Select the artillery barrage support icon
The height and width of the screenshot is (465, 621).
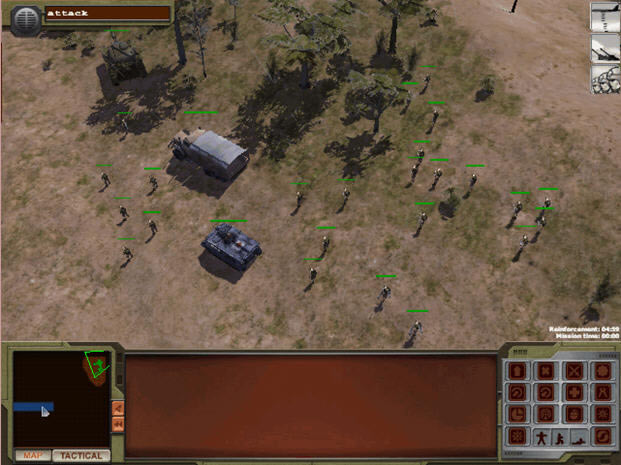605,48
